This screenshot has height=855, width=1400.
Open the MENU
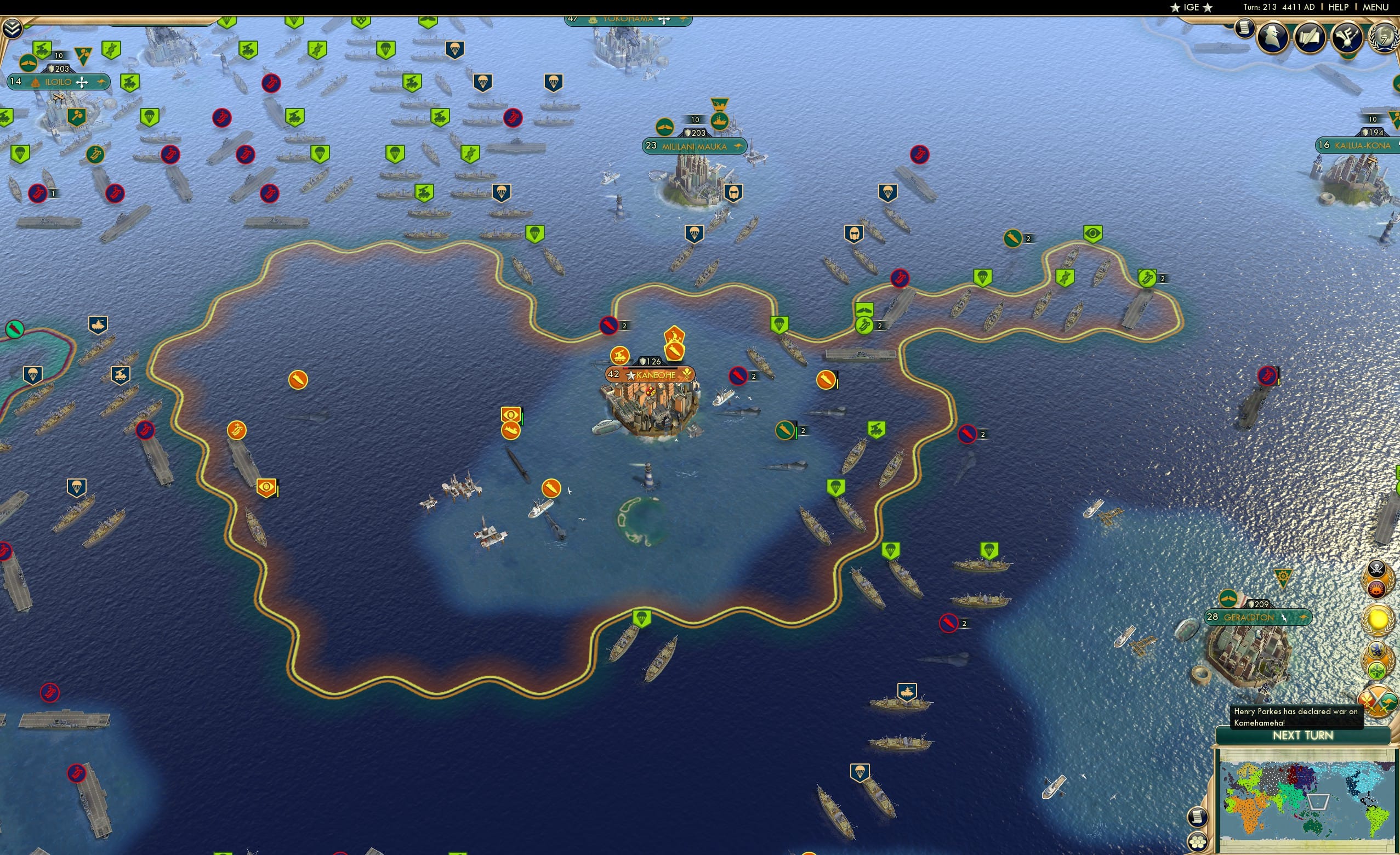click(x=1375, y=7)
